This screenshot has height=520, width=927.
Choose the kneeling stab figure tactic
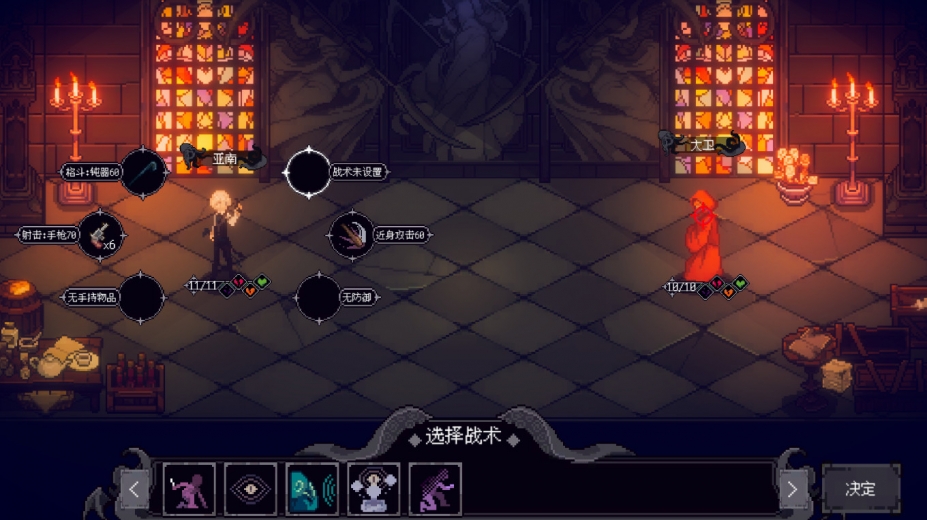click(x=189, y=489)
